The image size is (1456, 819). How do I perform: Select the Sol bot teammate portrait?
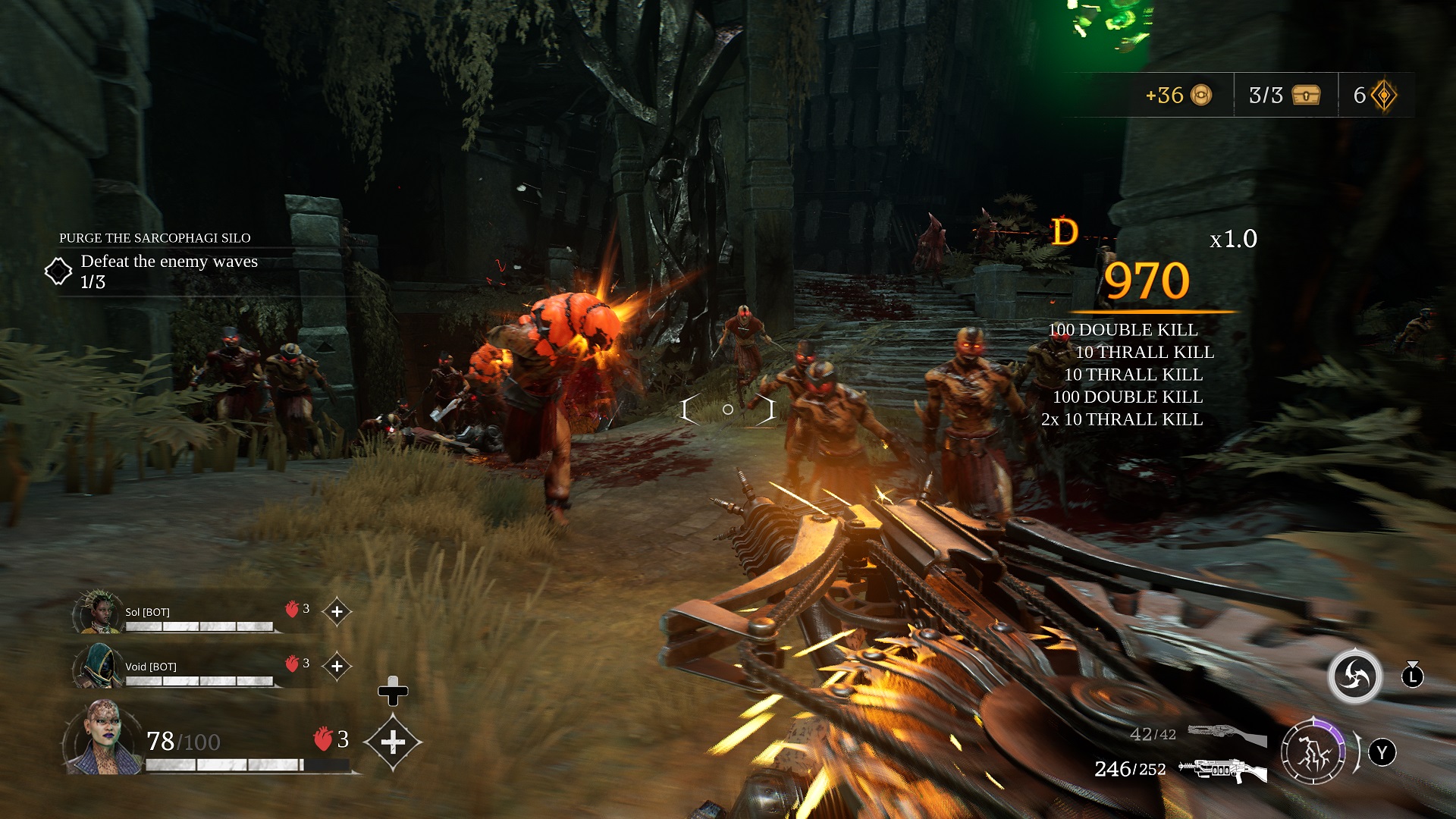[97, 613]
